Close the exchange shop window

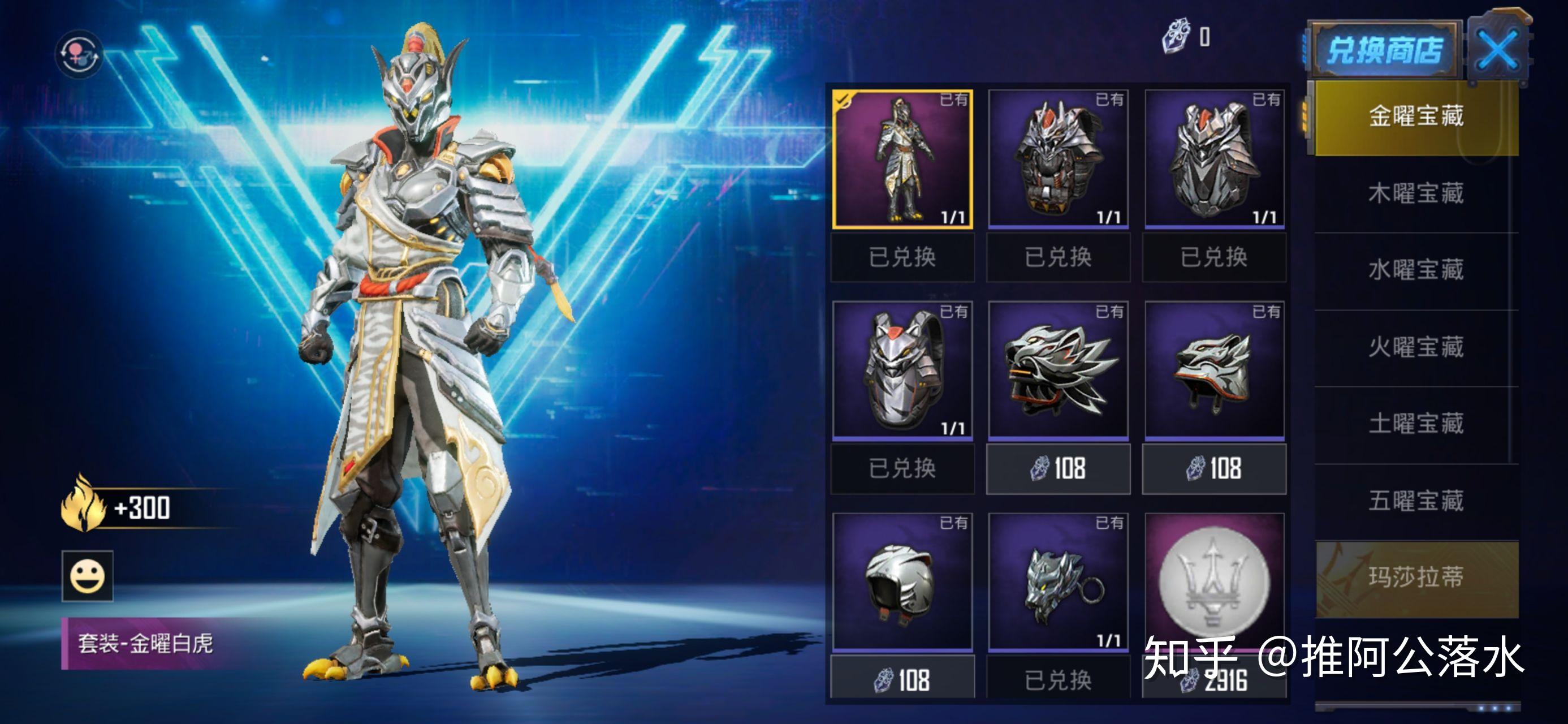pos(1497,50)
